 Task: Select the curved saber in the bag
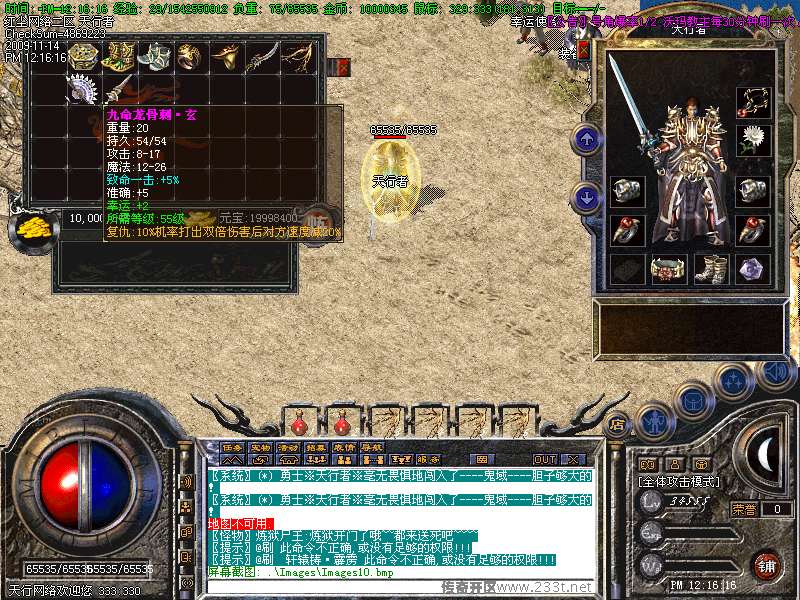(x=260, y=58)
